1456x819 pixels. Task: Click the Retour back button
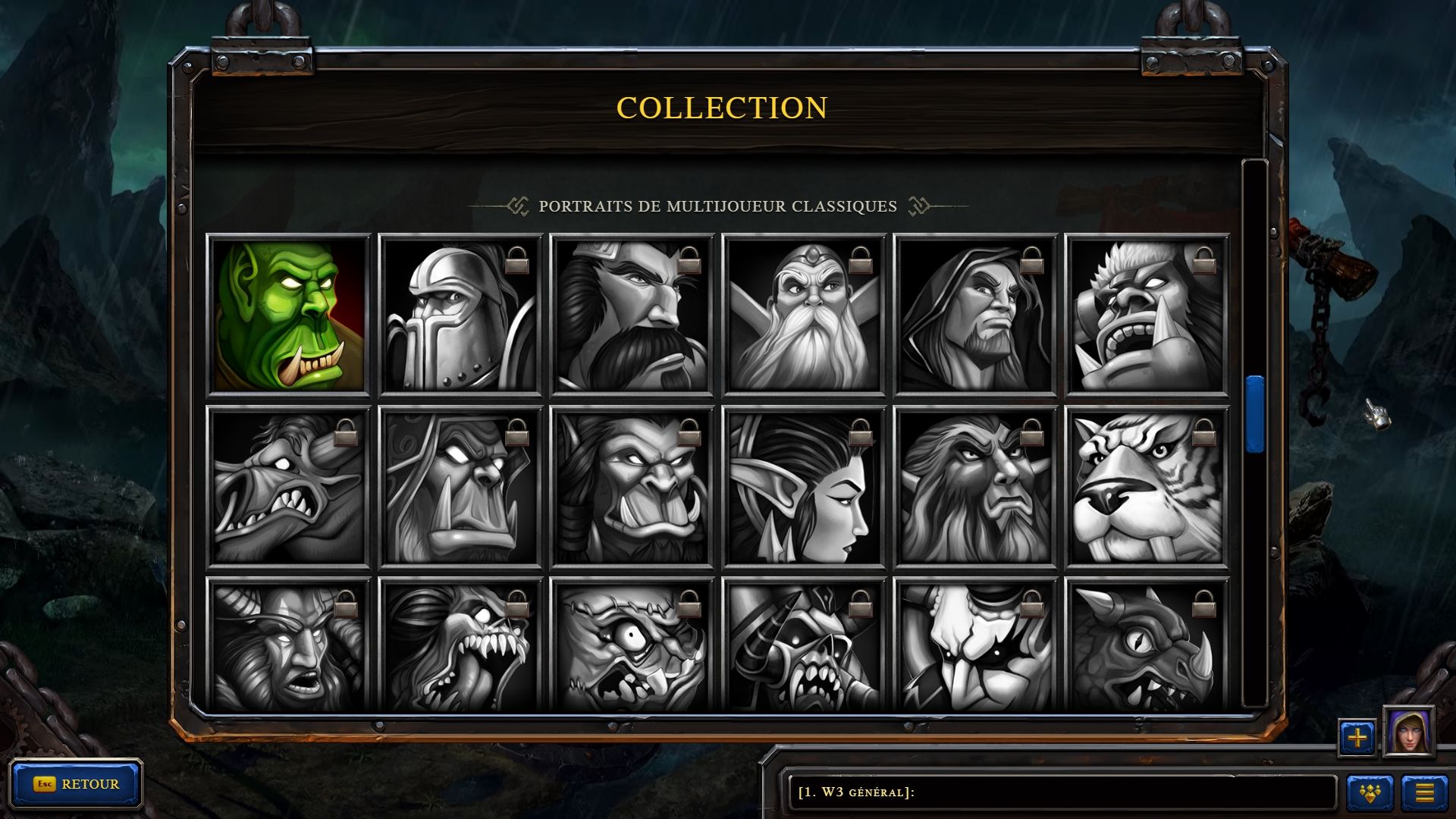click(76, 784)
